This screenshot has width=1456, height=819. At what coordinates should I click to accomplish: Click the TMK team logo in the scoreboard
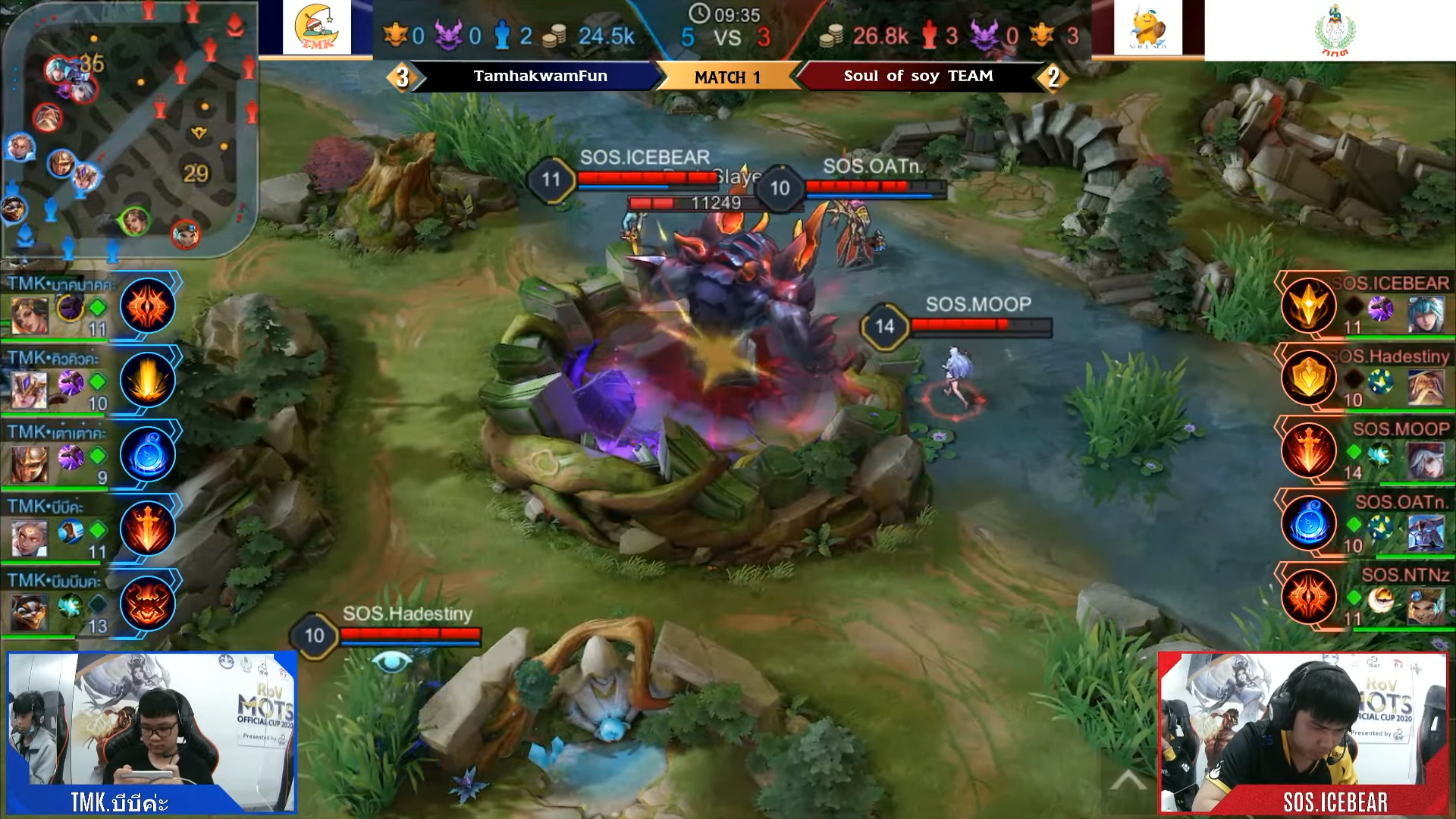(x=317, y=29)
